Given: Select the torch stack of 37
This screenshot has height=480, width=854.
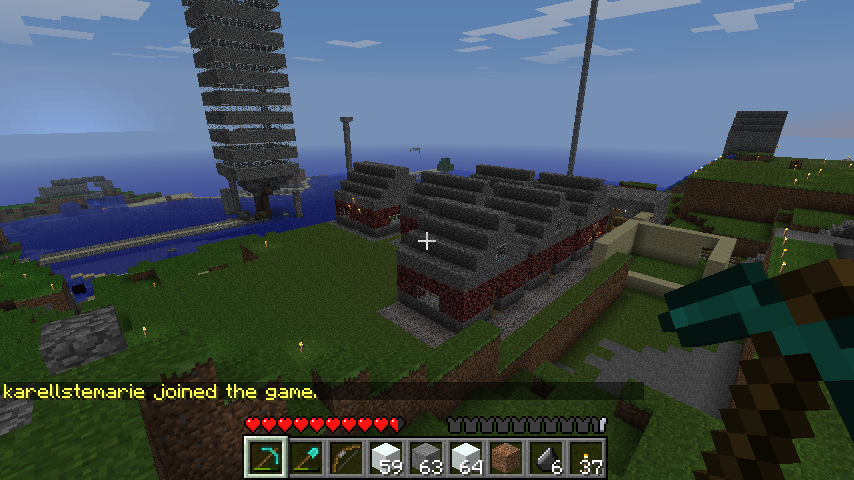Looking at the screenshot, I should (586, 458).
